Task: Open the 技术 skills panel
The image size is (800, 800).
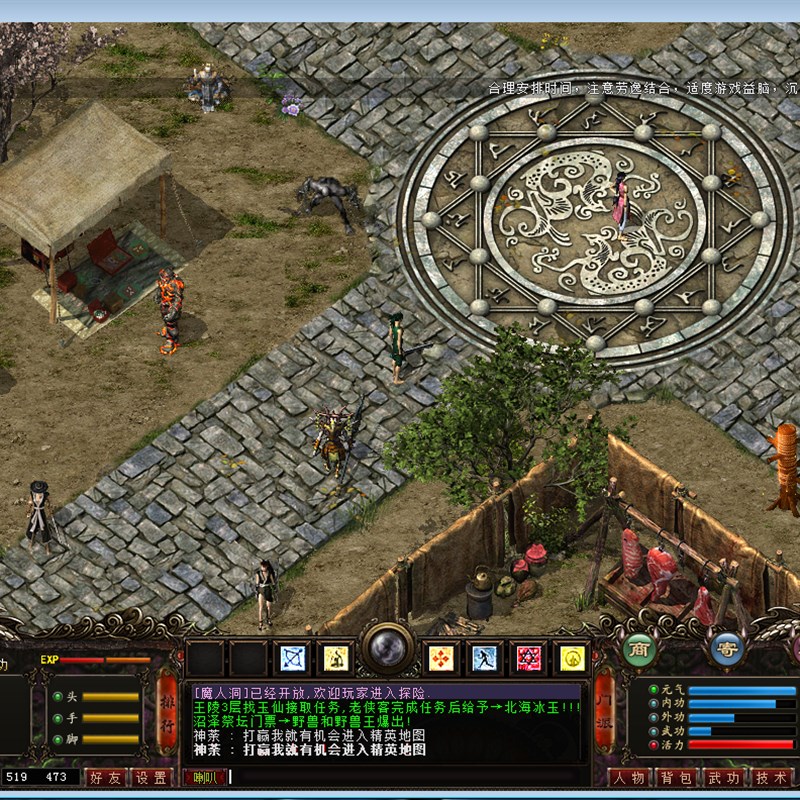Action: pos(770,778)
